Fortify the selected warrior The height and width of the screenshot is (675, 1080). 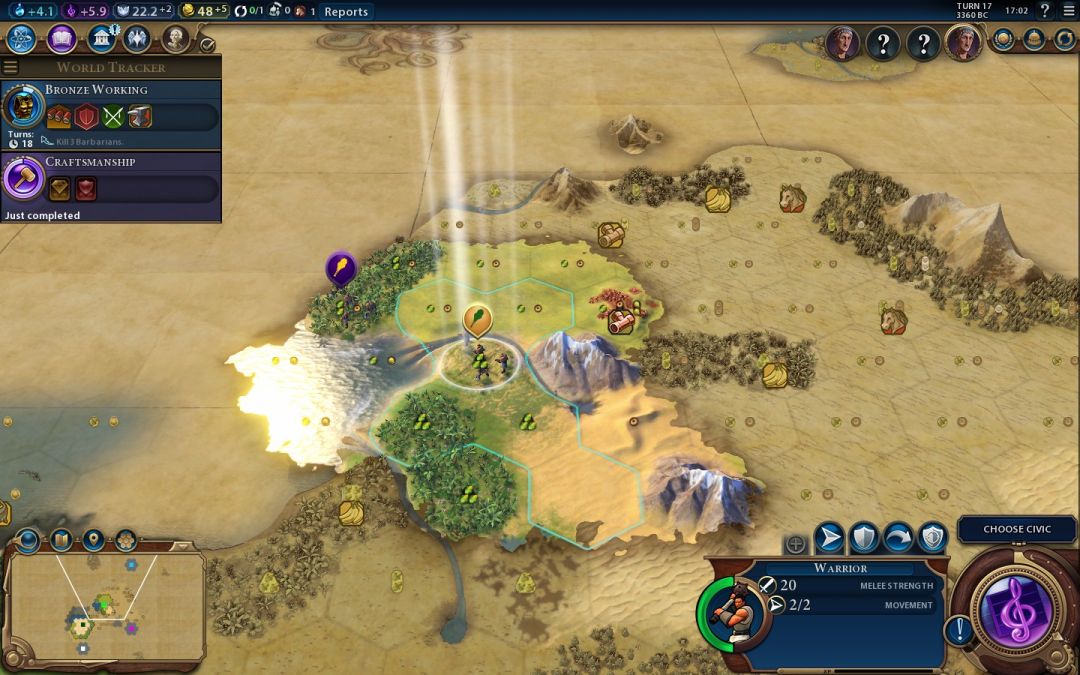pos(864,539)
